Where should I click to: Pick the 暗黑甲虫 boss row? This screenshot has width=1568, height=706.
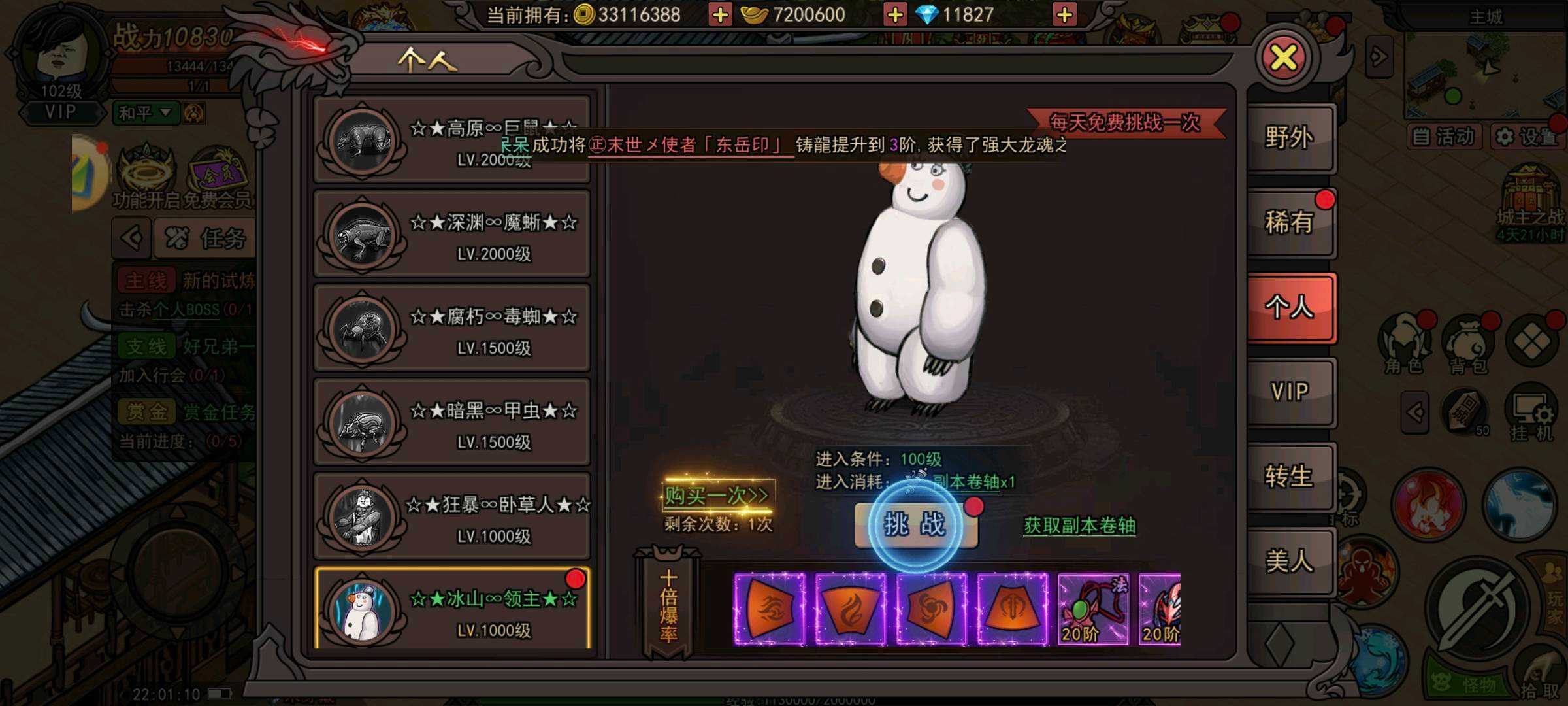click(x=452, y=422)
